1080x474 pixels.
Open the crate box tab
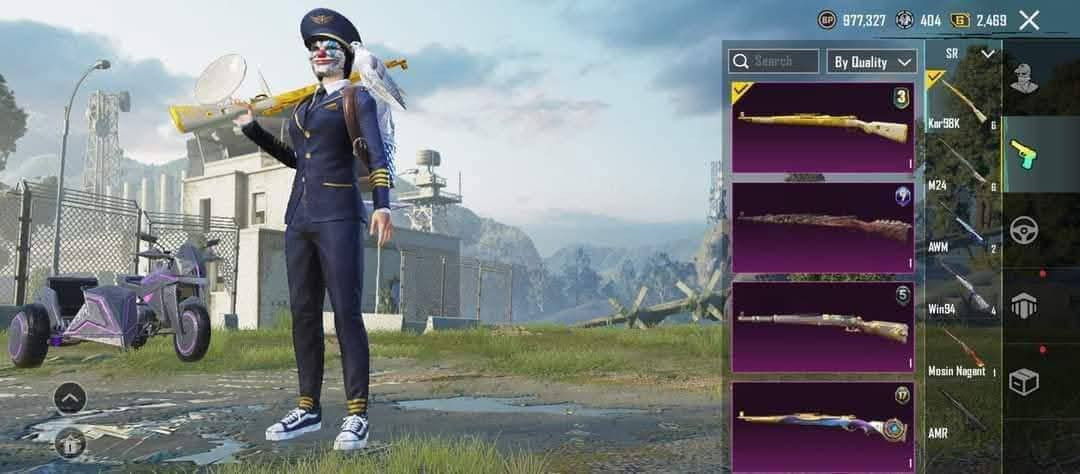[x=1024, y=381]
